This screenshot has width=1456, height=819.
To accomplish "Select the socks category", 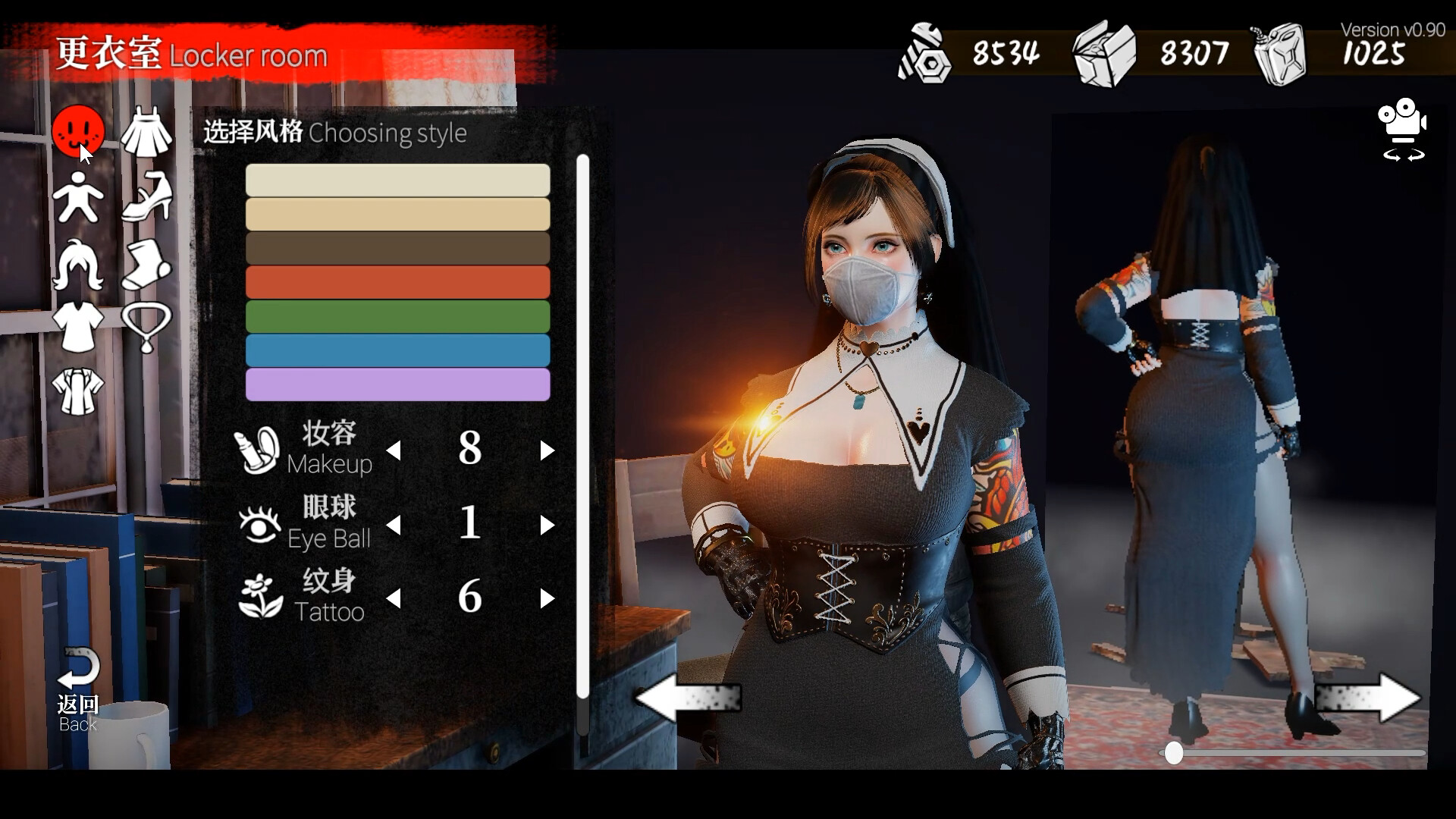I will pos(146,262).
